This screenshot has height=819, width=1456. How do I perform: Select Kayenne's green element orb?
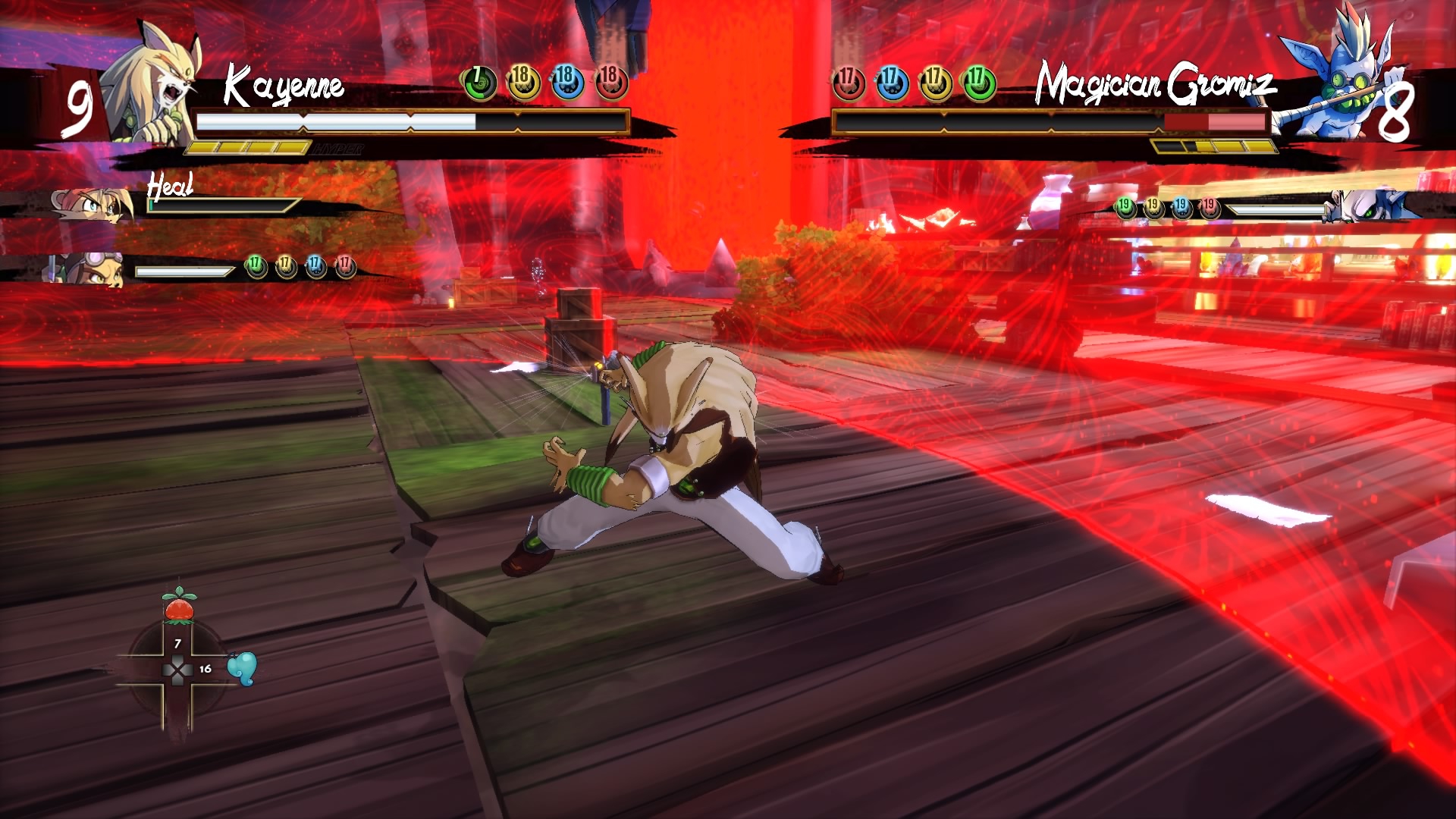tap(479, 83)
